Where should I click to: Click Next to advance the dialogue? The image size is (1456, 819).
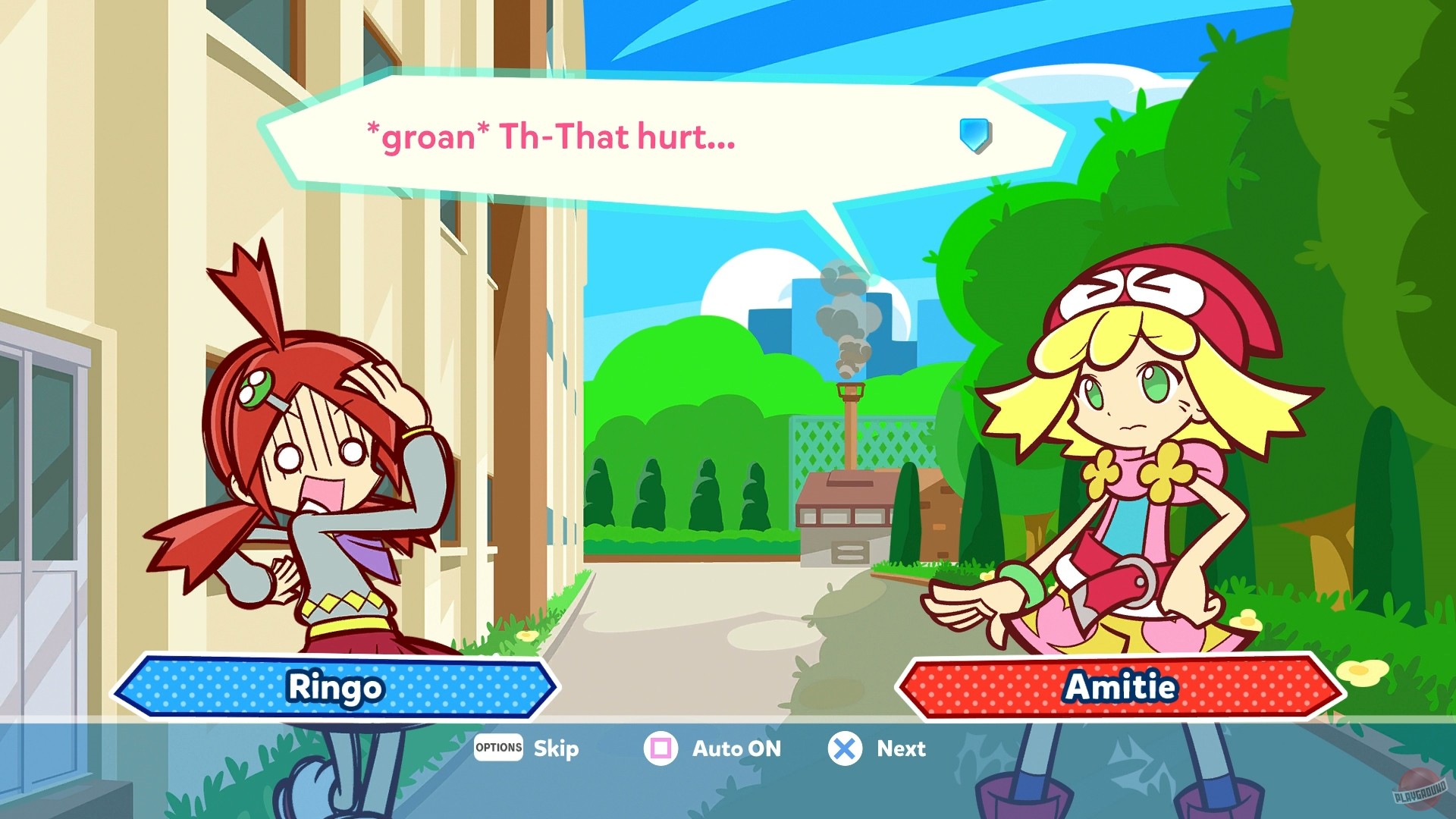click(x=901, y=749)
